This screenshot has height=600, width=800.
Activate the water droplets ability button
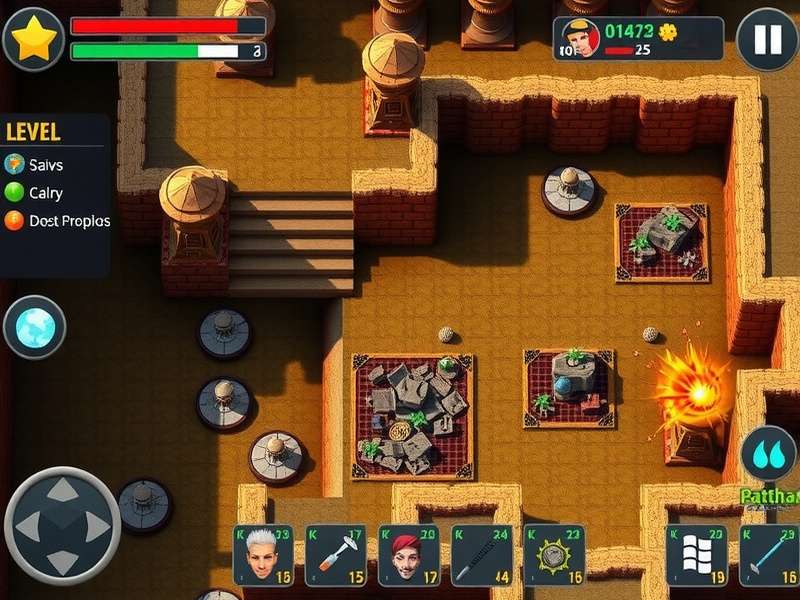[x=769, y=453]
